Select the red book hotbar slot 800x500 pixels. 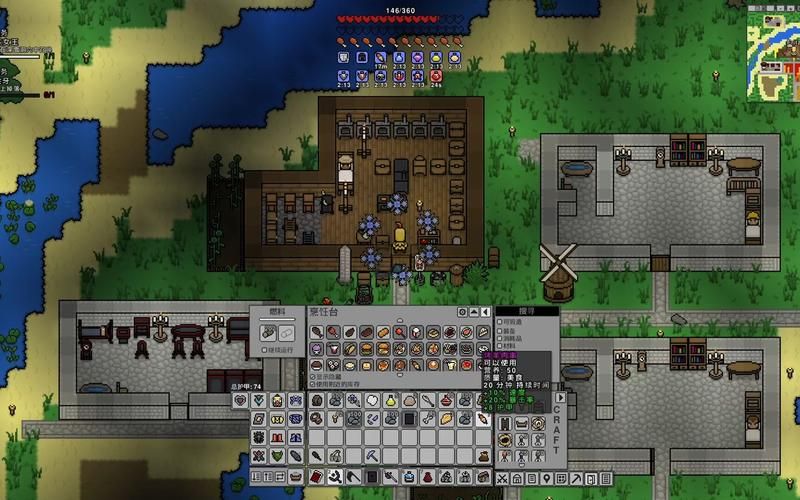click(x=317, y=477)
